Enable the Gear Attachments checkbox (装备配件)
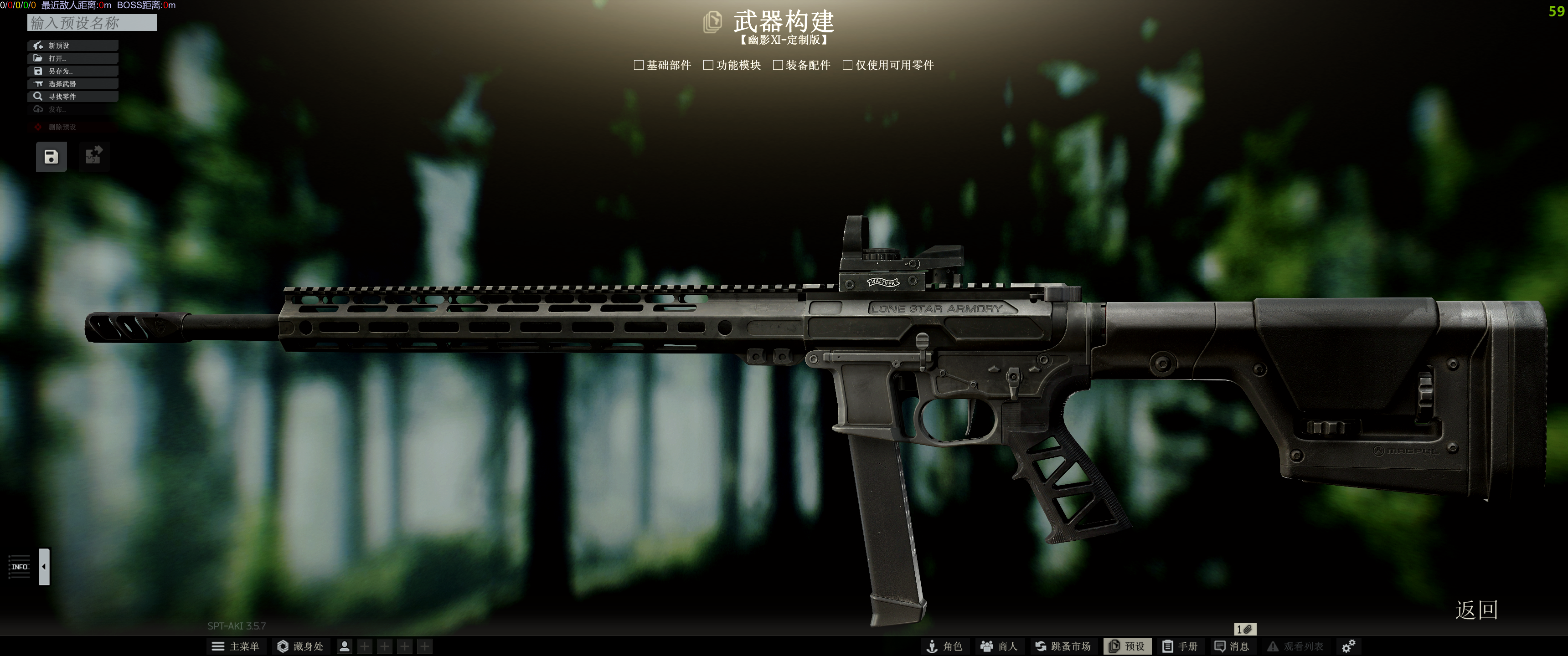1568x656 pixels. coord(777,65)
